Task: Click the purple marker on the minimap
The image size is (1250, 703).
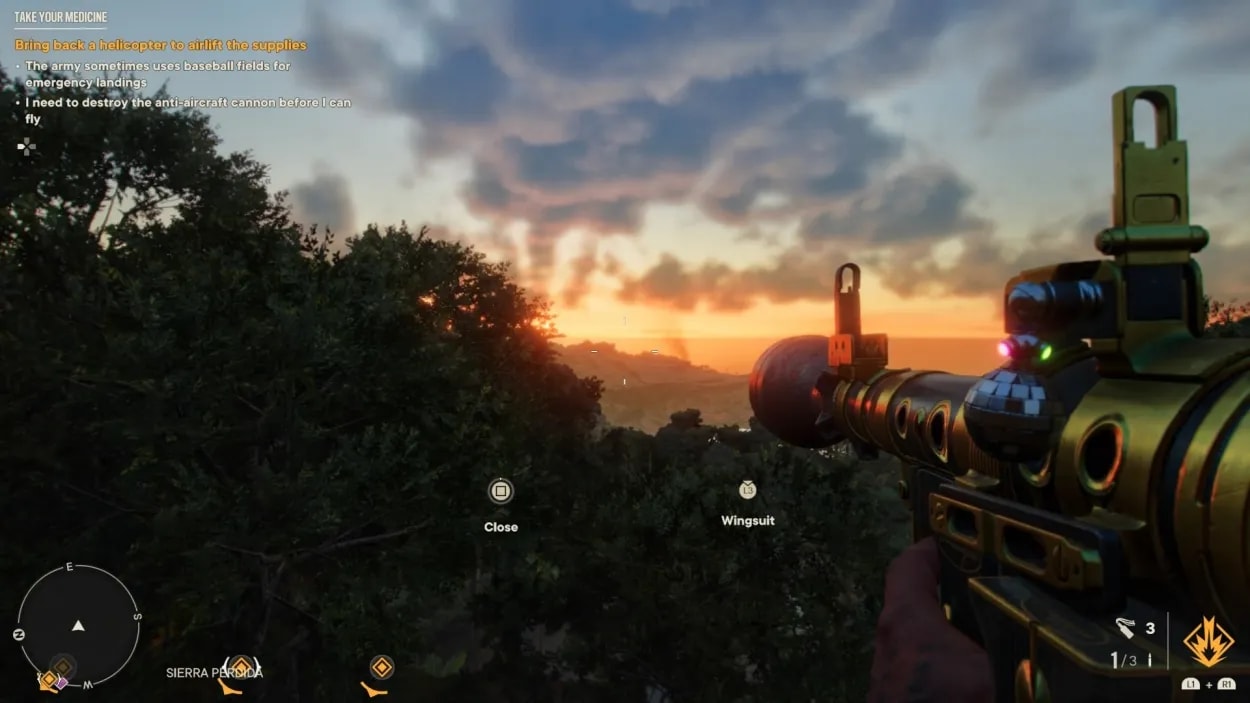Action: 62,682
